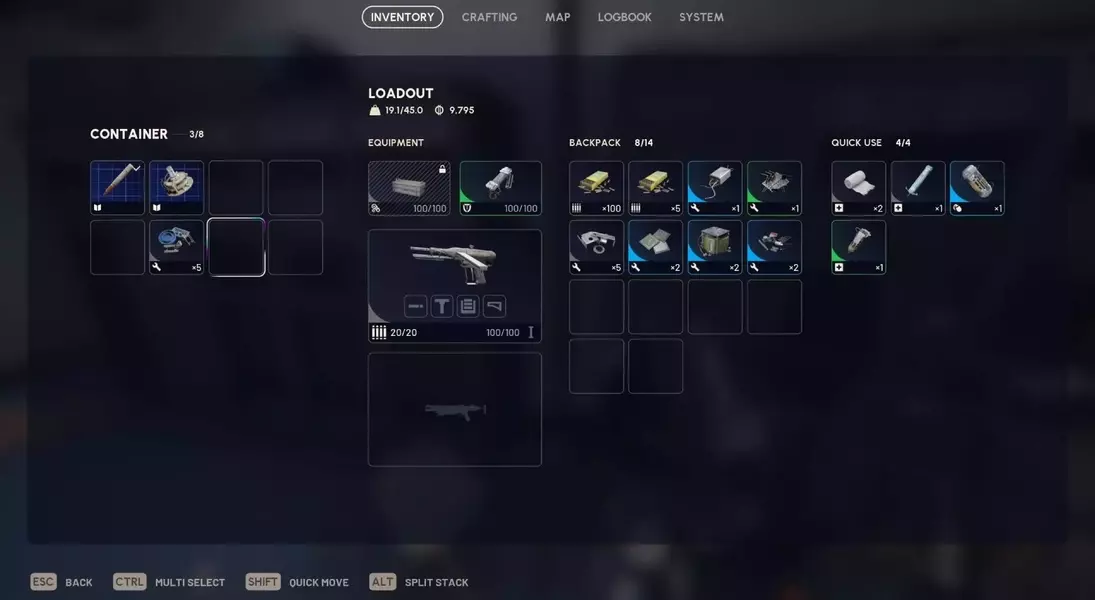
Task: Select the pencil-shaped blueprint in the container
Action: 118,188
